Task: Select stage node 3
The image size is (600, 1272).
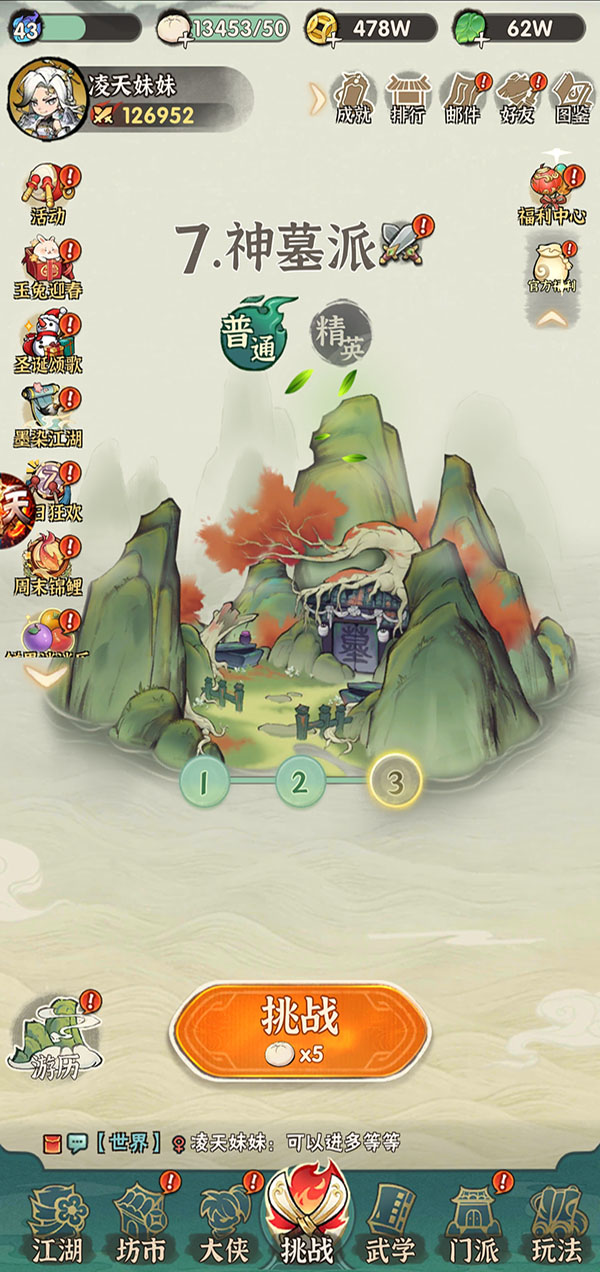Action: click(395, 782)
